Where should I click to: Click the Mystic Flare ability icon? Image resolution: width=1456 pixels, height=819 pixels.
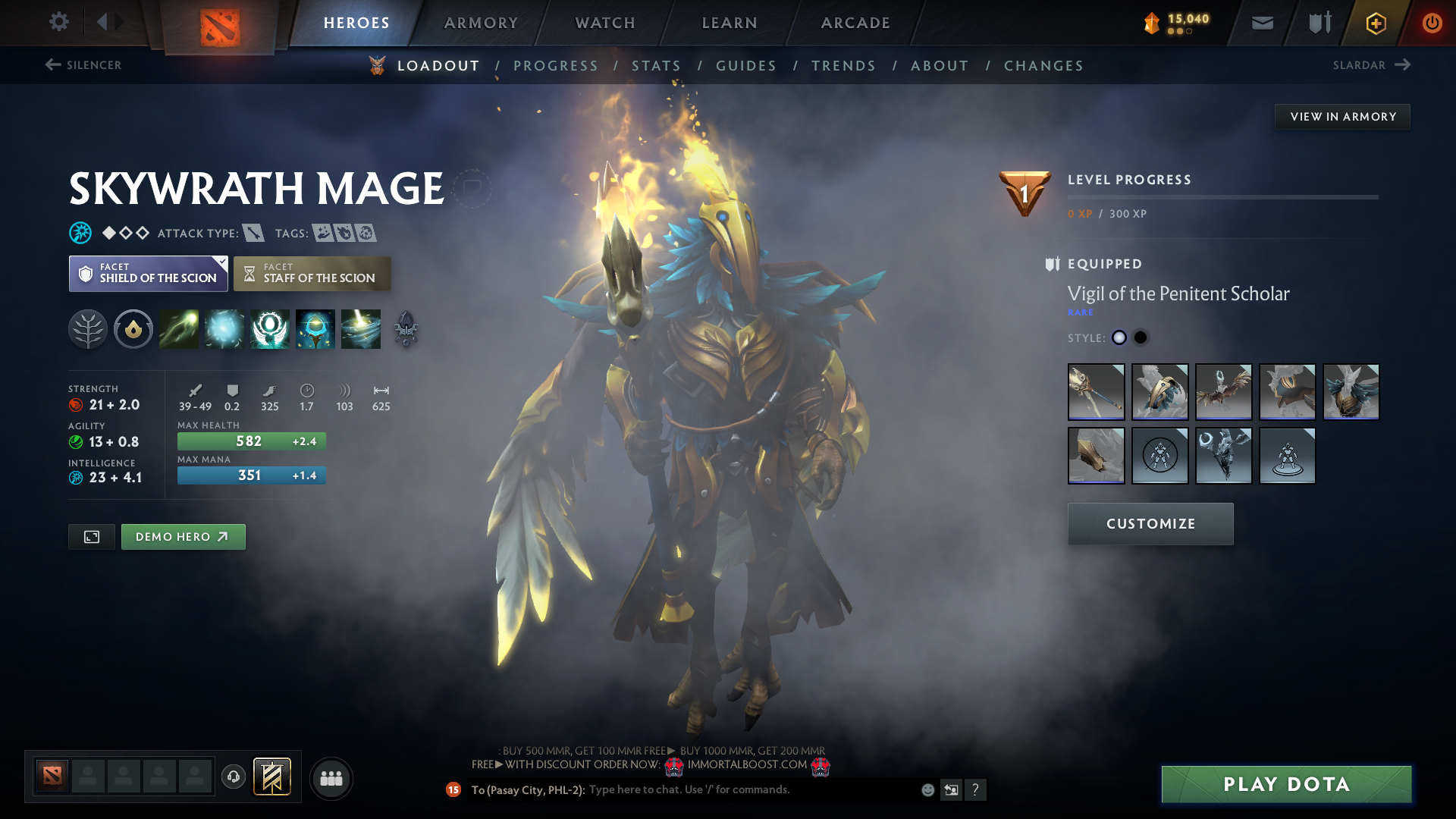click(x=361, y=329)
